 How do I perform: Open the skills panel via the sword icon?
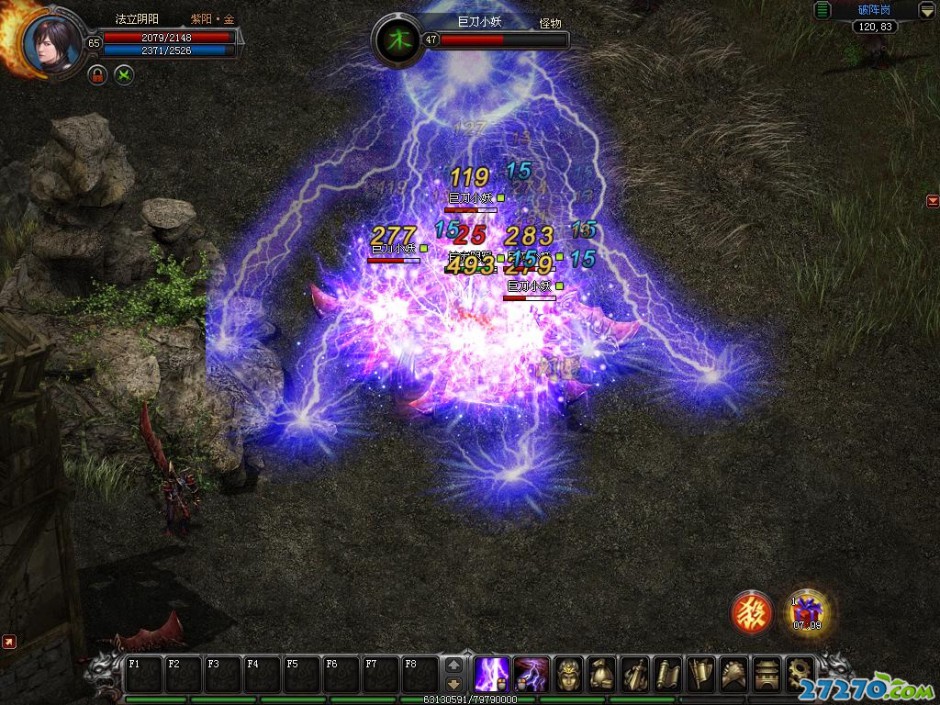click(x=635, y=673)
